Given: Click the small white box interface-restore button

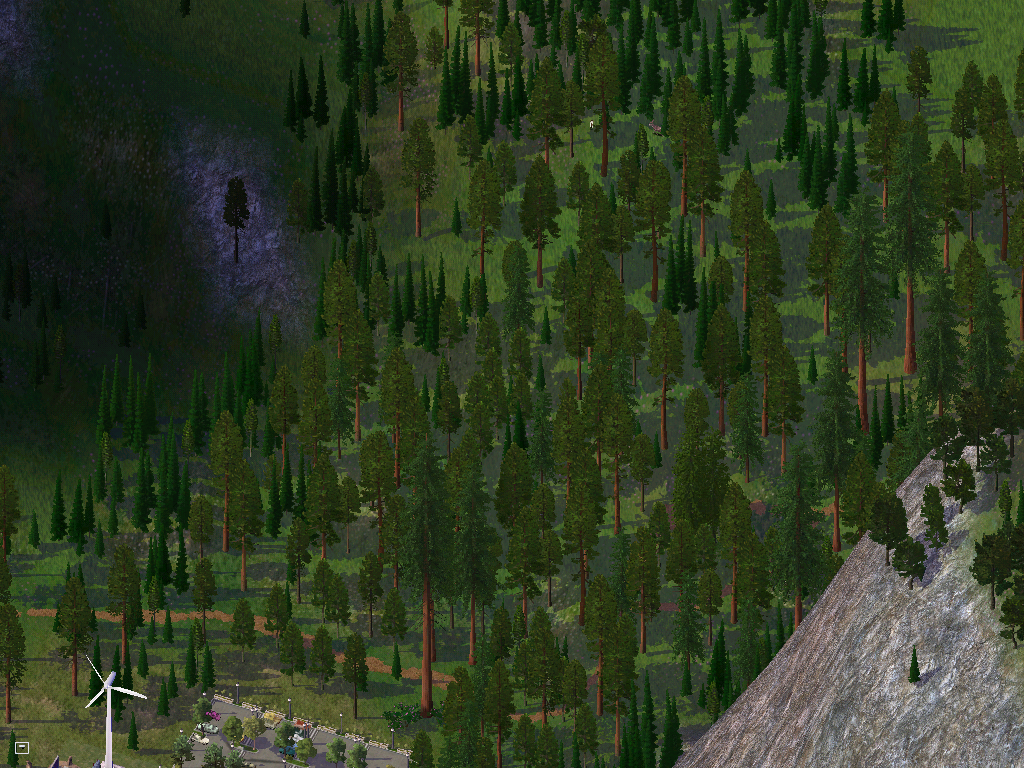Looking at the screenshot, I should point(22,747).
